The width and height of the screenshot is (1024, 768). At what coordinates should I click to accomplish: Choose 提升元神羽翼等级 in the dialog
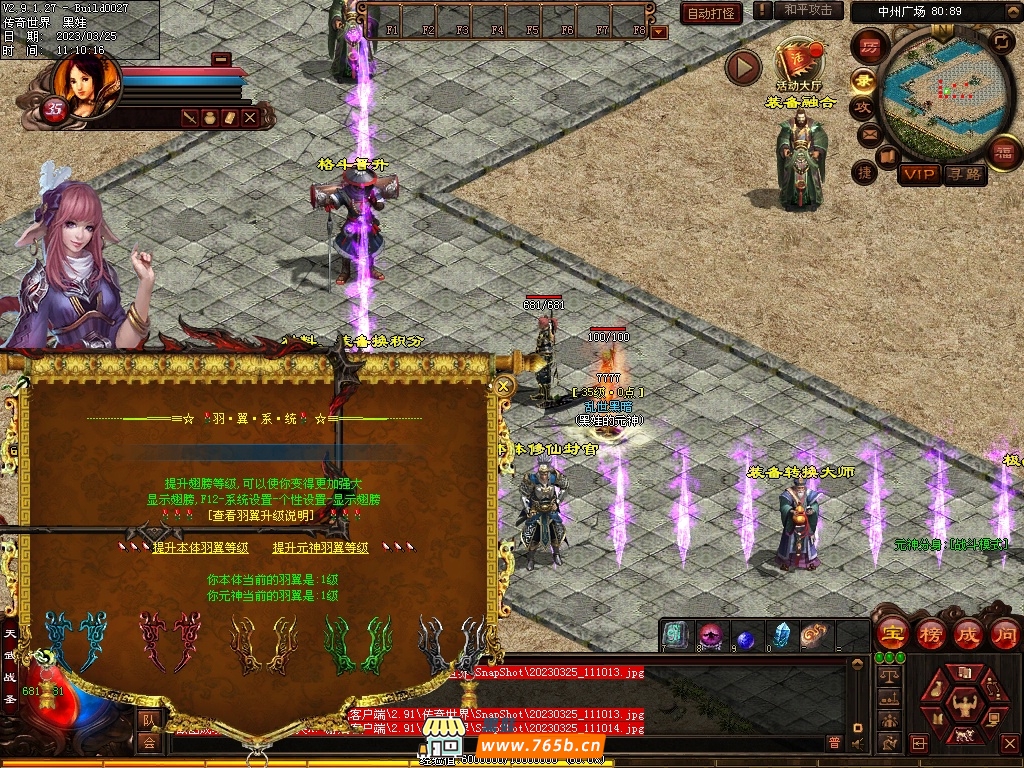coord(321,548)
